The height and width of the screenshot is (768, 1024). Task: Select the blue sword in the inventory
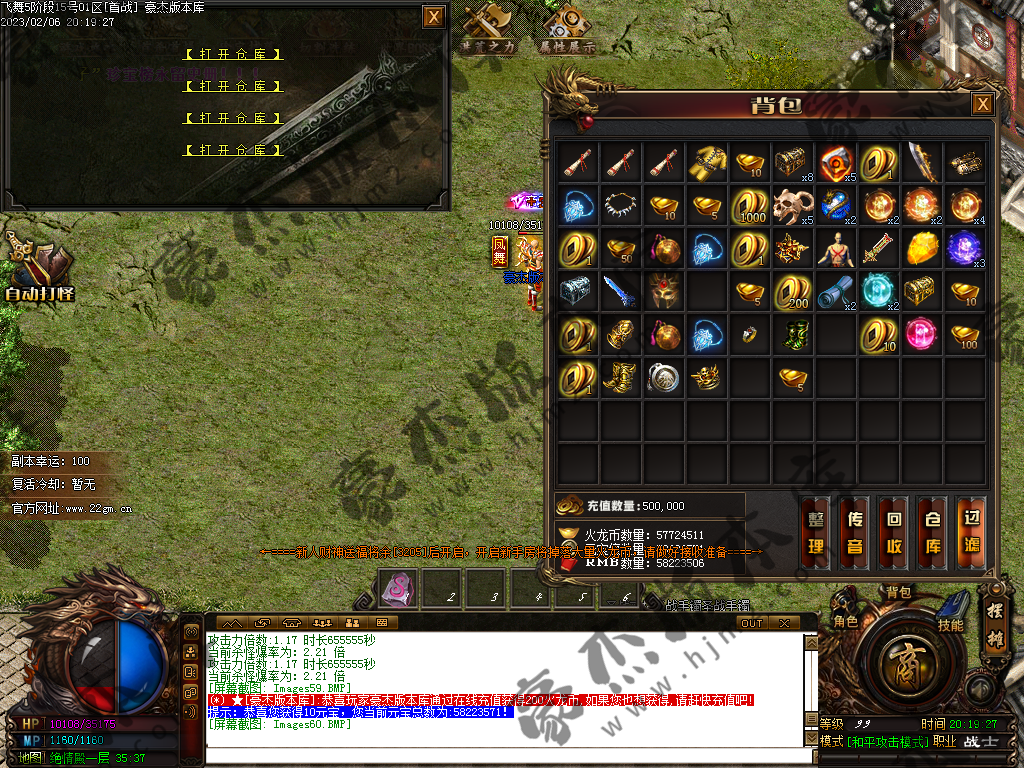620,291
